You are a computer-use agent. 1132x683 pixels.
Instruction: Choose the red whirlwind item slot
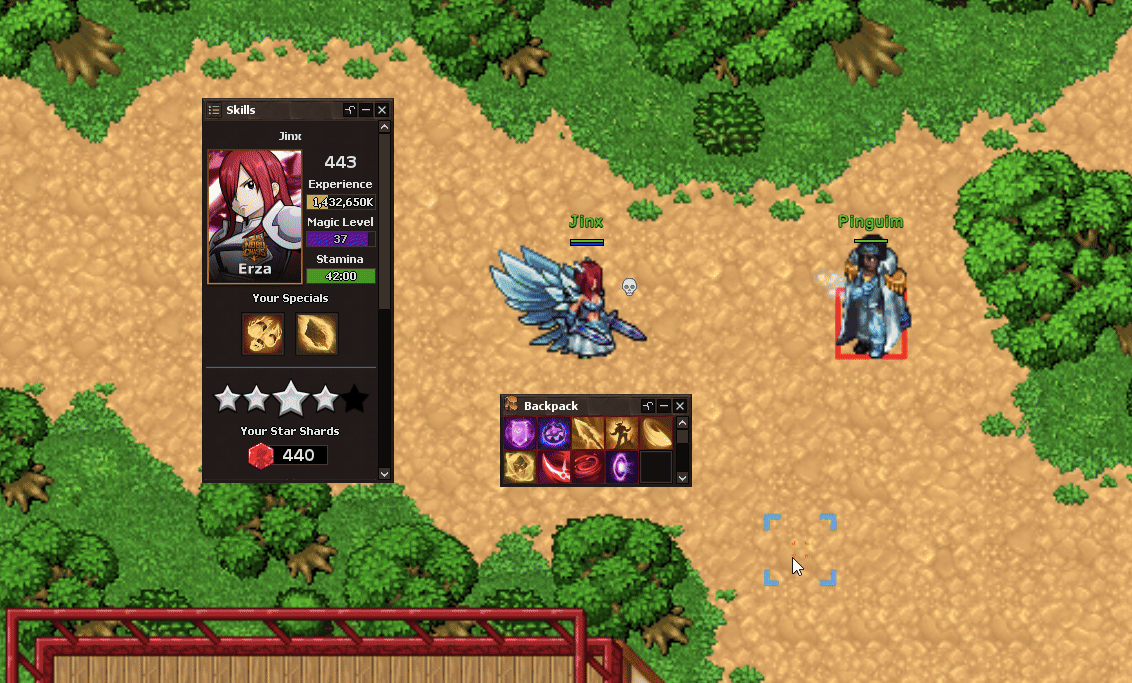pyautogui.click(x=587, y=467)
